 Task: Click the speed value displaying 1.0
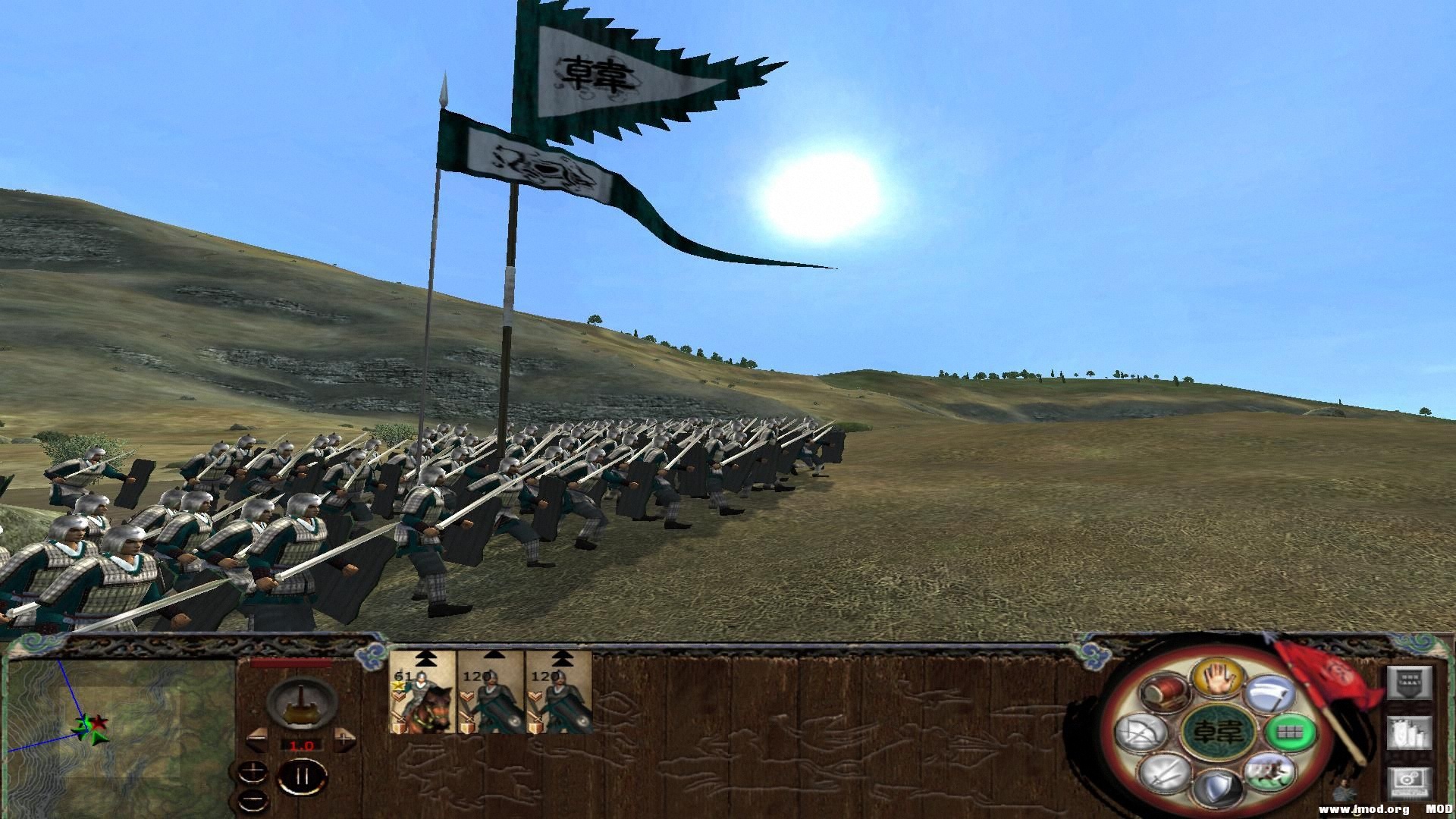click(302, 747)
